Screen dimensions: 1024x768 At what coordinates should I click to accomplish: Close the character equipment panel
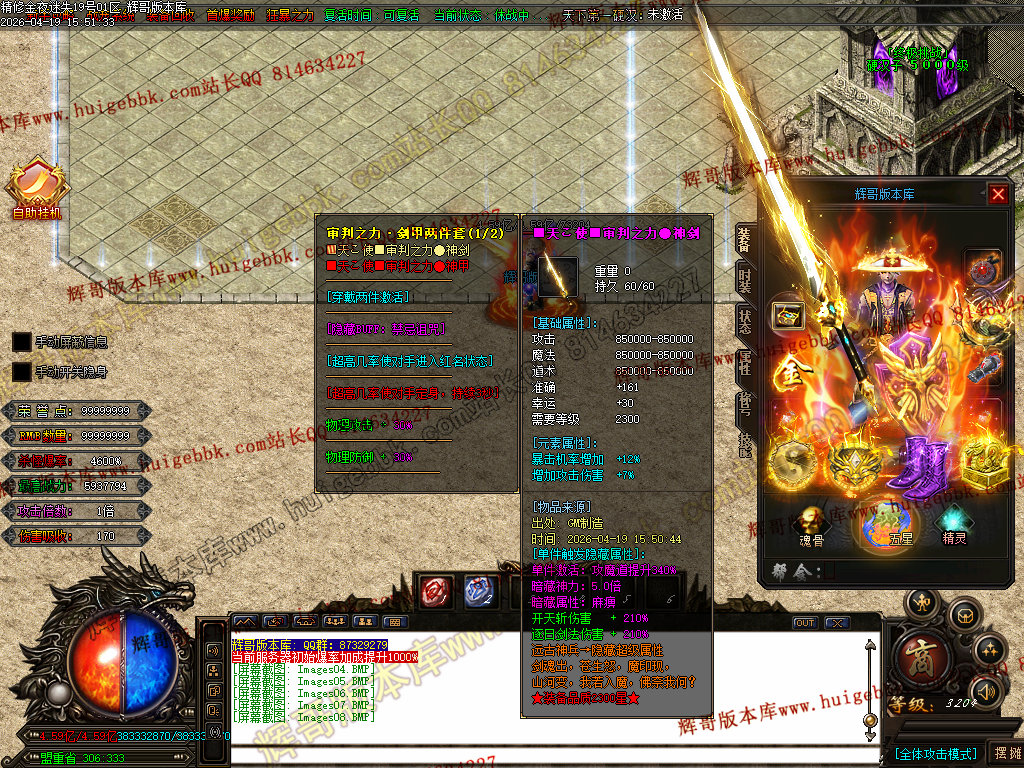click(x=997, y=194)
